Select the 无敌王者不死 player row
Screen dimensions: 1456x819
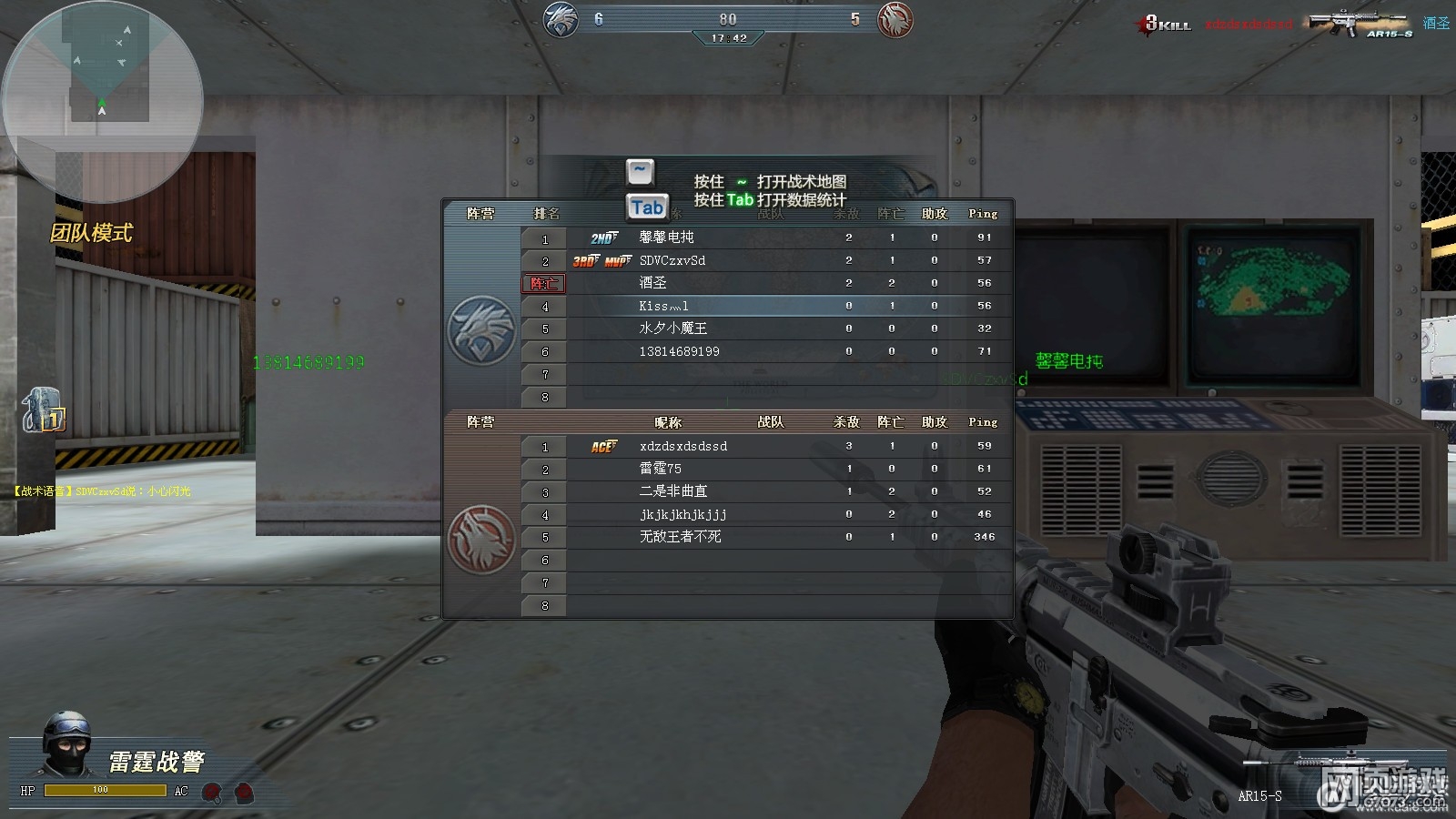pyautogui.click(x=680, y=537)
